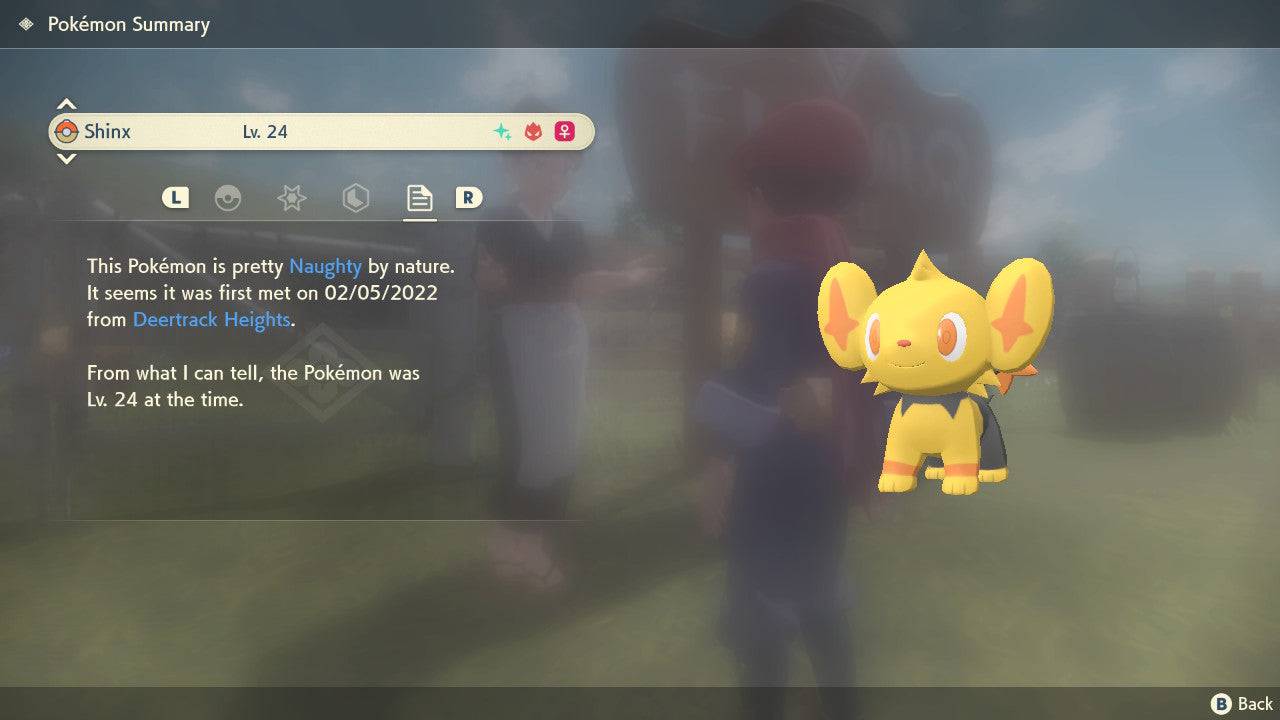Select the memo document tab icon
This screenshot has width=1280, height=720.
[x=419, y=196]
